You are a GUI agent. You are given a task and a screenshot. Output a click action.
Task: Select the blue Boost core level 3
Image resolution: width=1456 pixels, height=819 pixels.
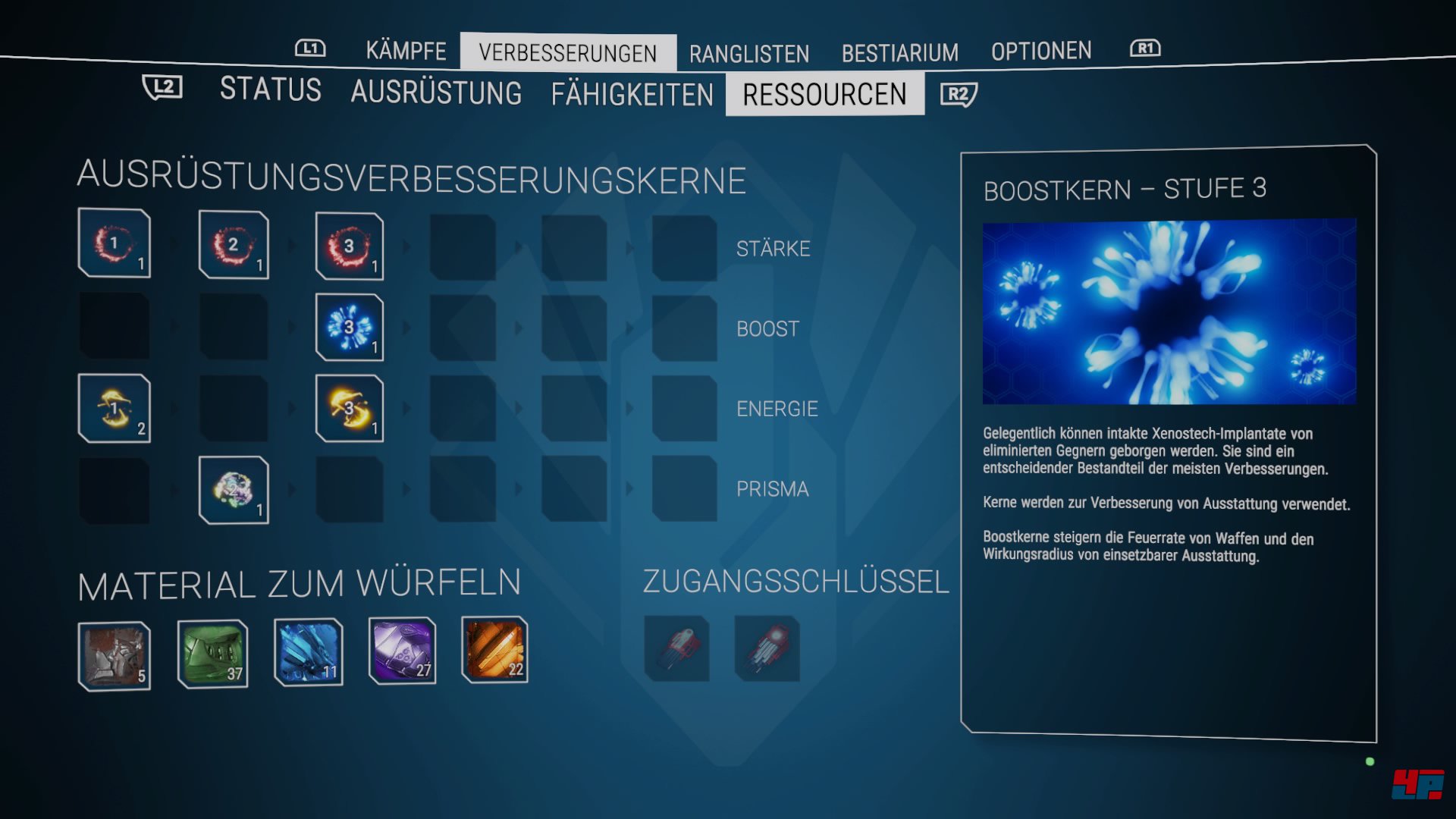(x=348, y=327)
